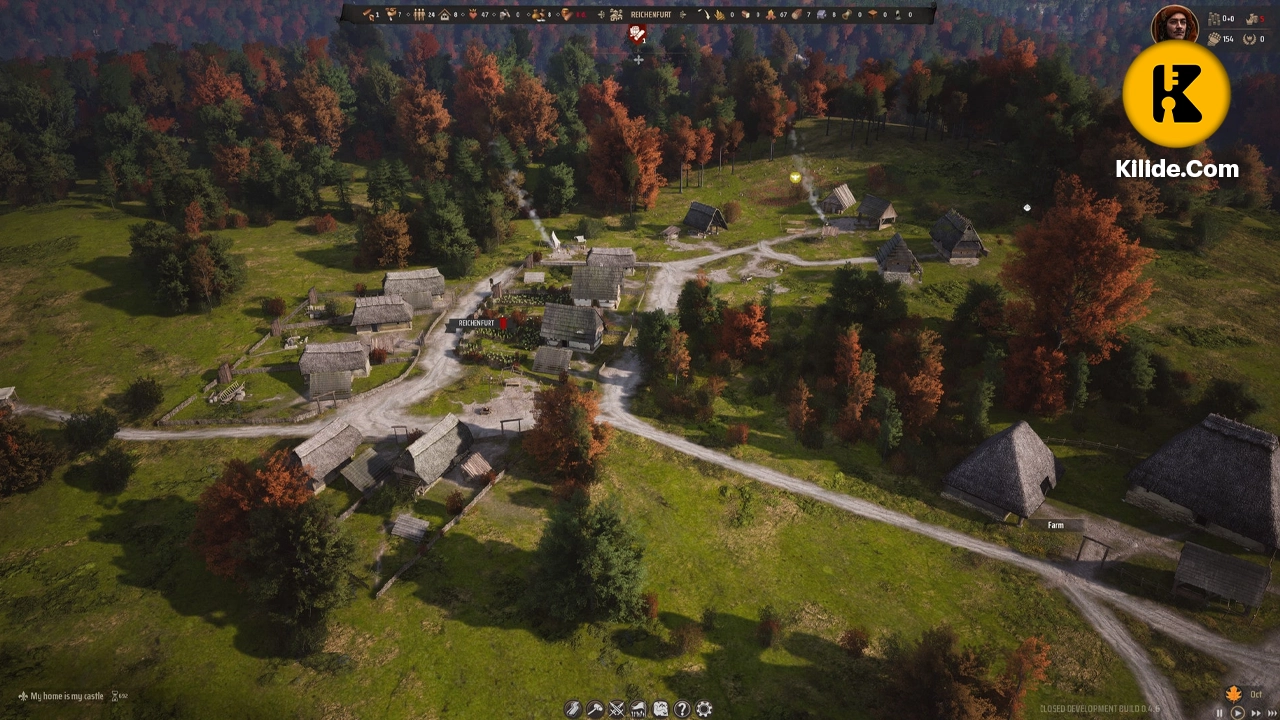Open the region map
This screenshot has width=1280, height=720.
tap(660, 709)
